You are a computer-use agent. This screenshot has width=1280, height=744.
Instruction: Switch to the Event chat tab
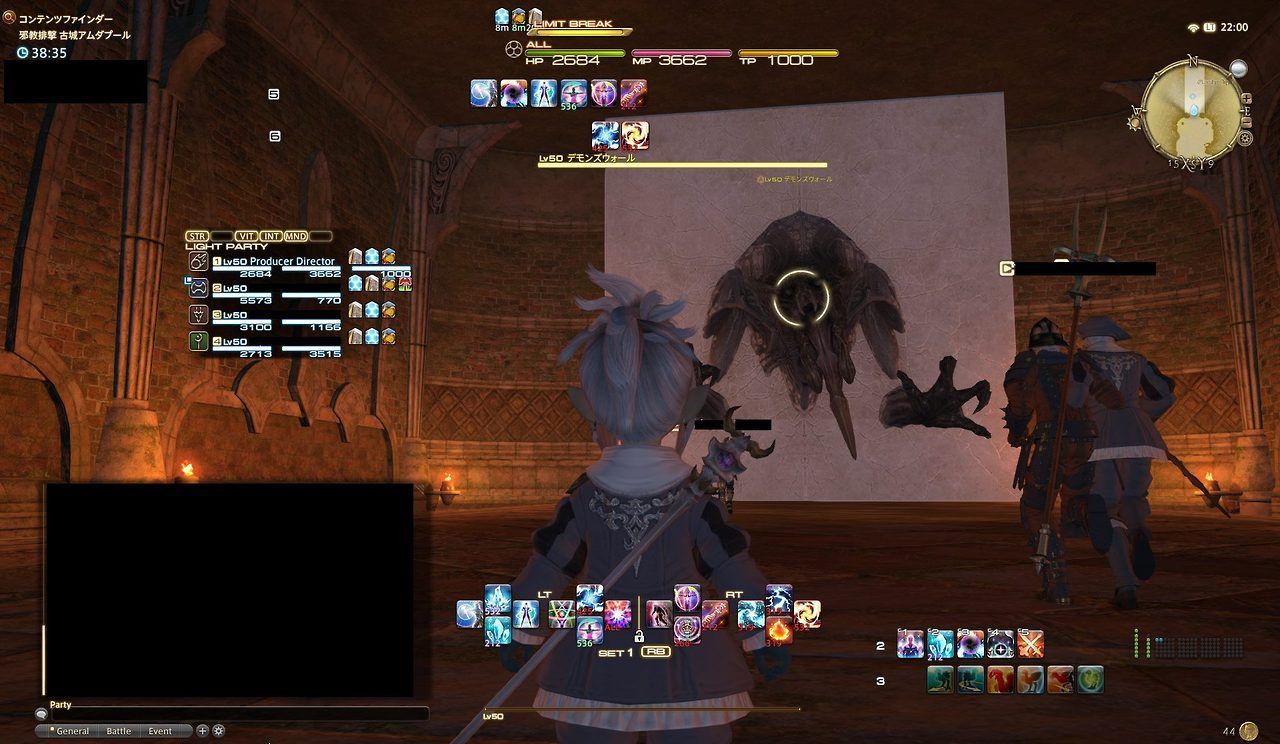click(160, 731)
